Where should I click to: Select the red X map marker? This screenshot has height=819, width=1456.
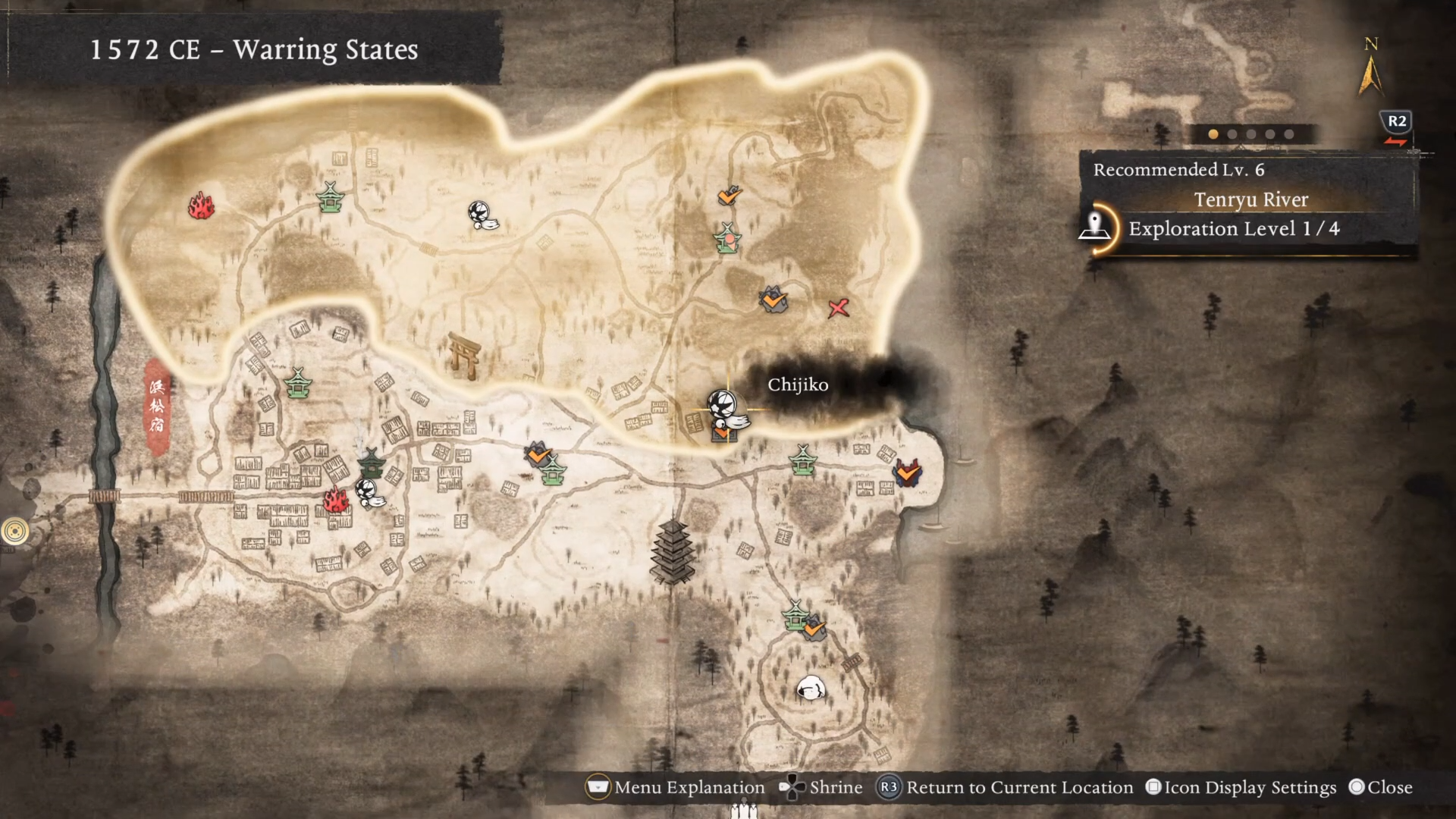coord(838,308)
